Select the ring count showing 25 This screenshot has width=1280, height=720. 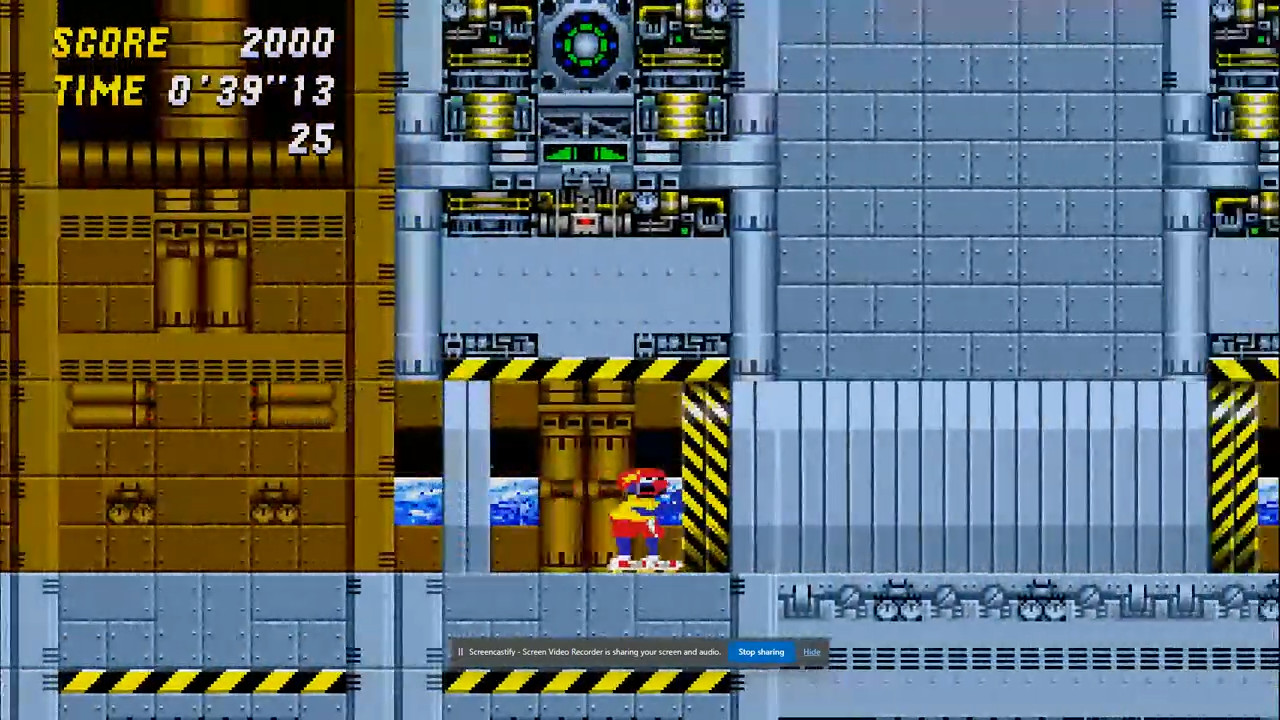[310, 140]
